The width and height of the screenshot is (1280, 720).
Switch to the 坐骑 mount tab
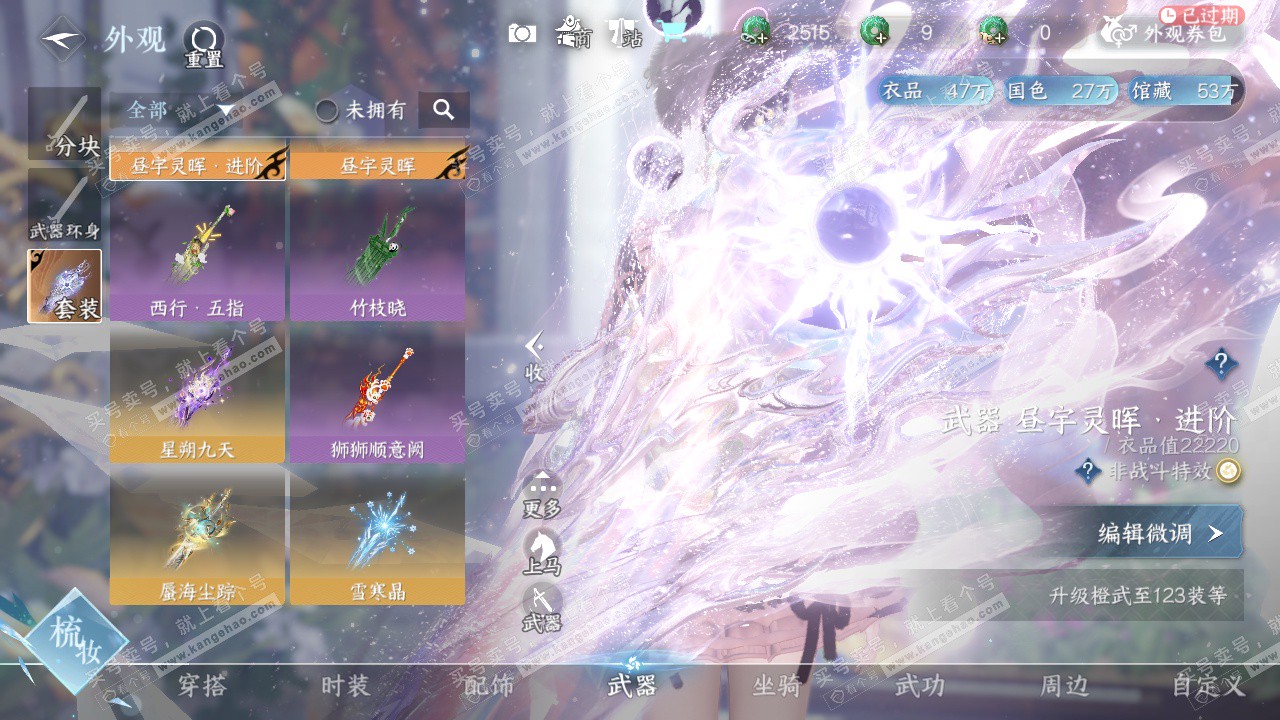[776, 686]
